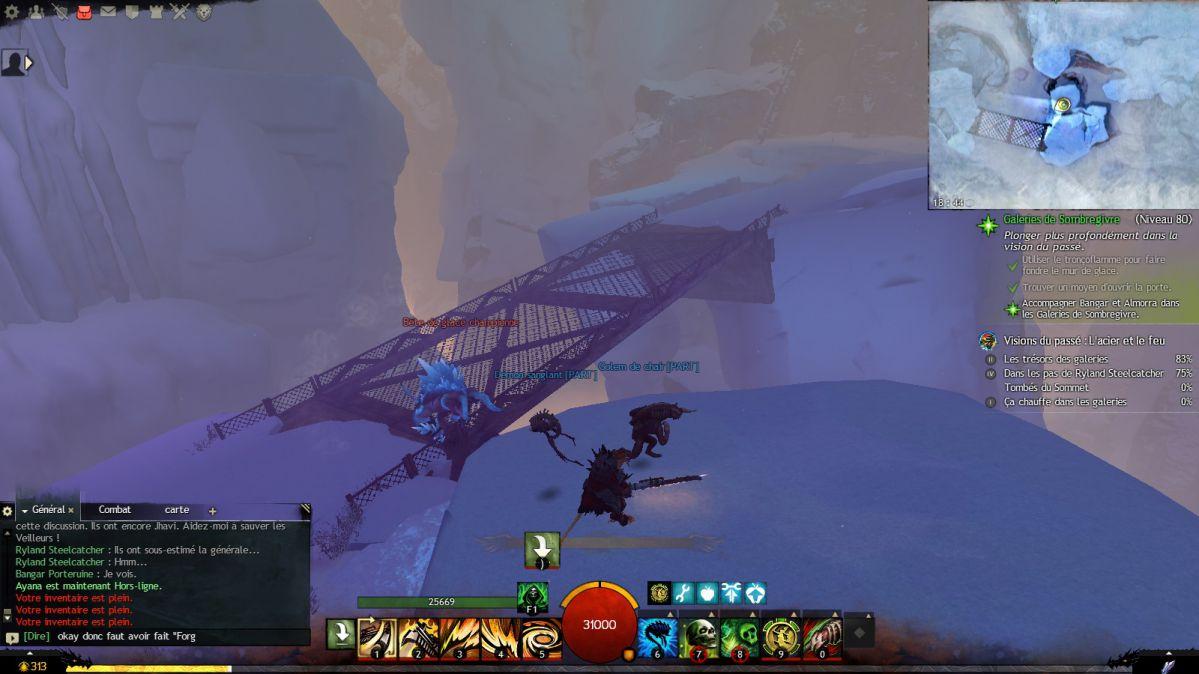The width and height of the screenshot is (1199, 674).
Task: Activate the hooded reaper shroud F1 skill
Action: [x=532, y=597]
